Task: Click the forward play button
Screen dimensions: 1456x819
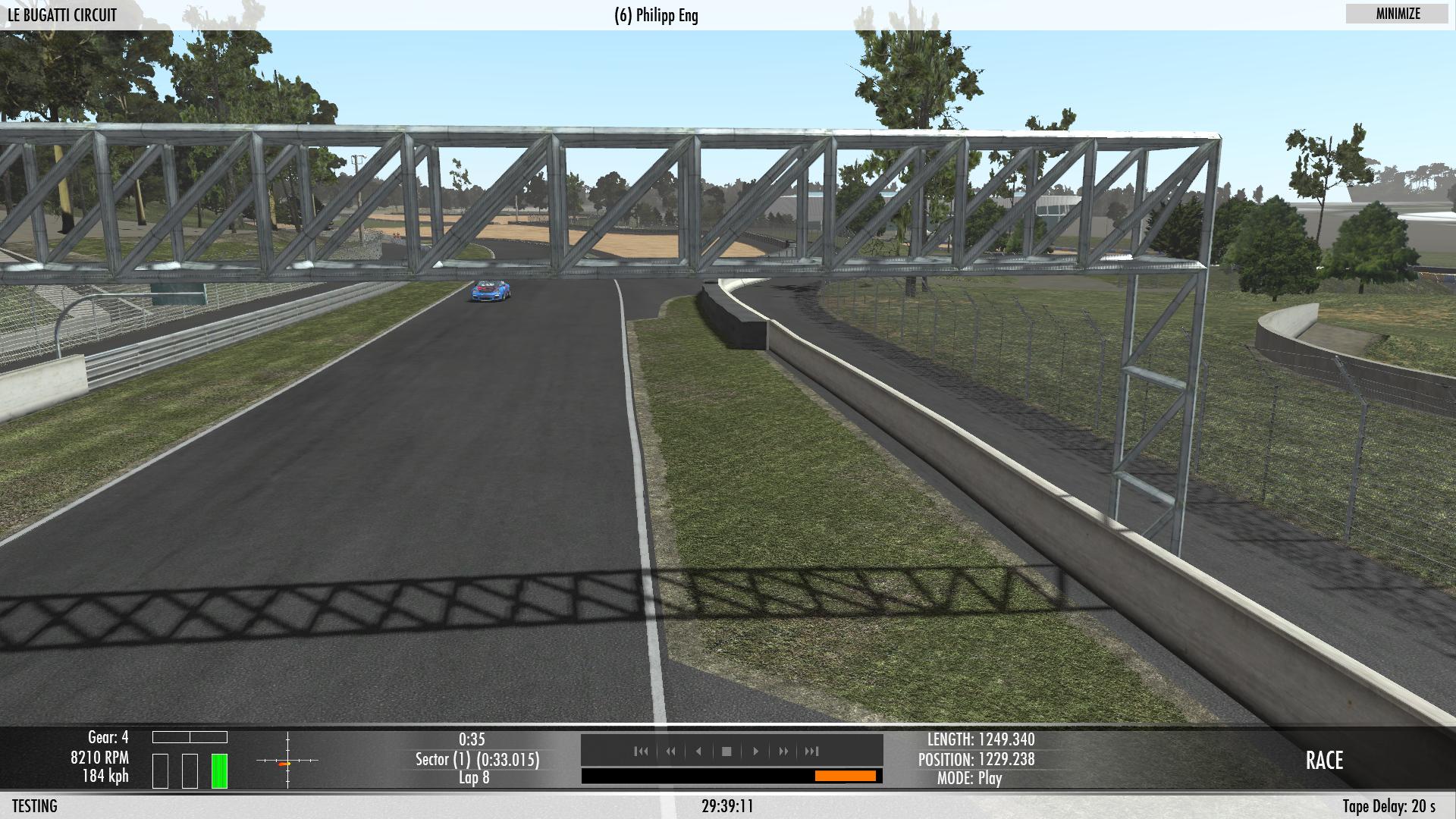Action: [x=755, y=752]
